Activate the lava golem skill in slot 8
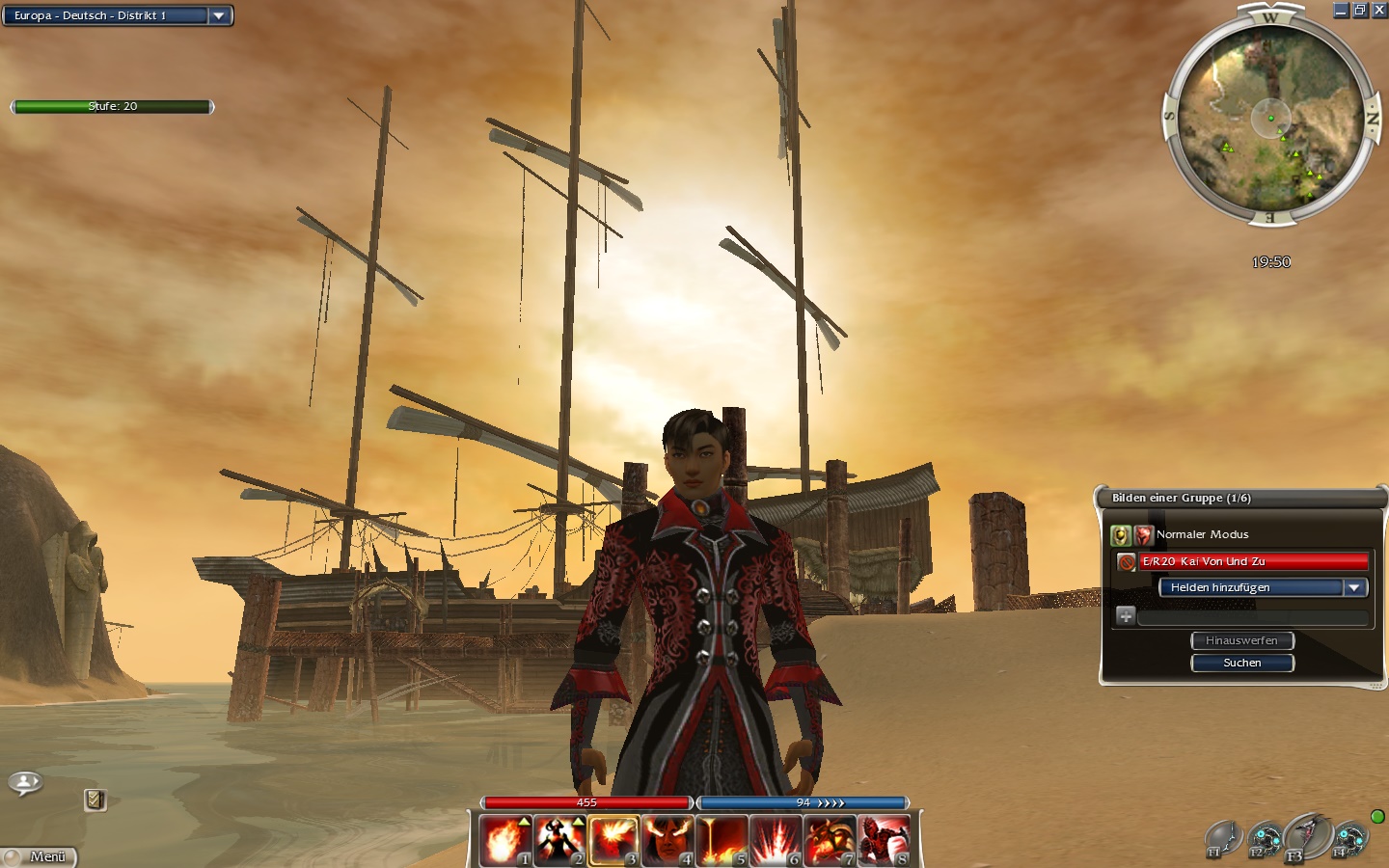 pos(884,840)
